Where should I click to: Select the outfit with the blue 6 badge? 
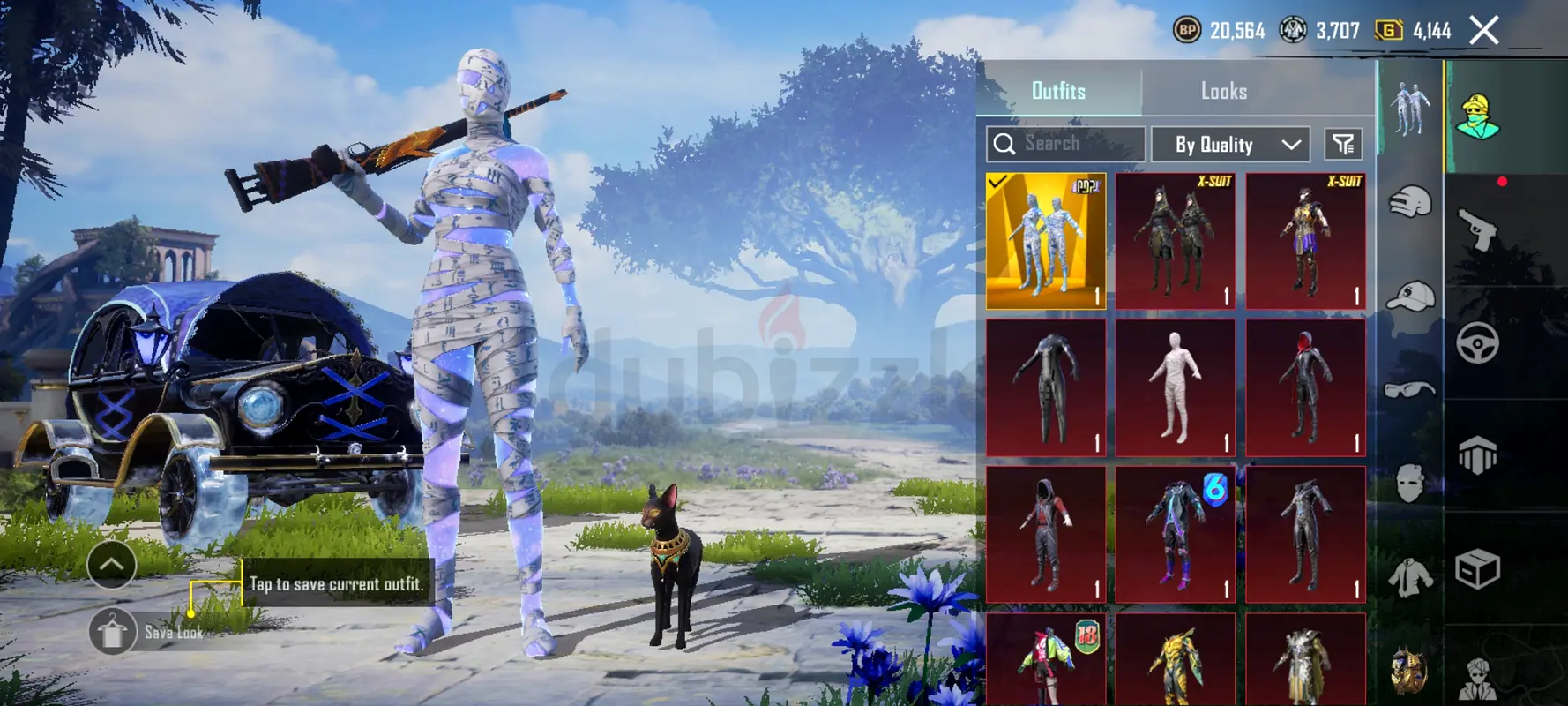point(1175,535)
